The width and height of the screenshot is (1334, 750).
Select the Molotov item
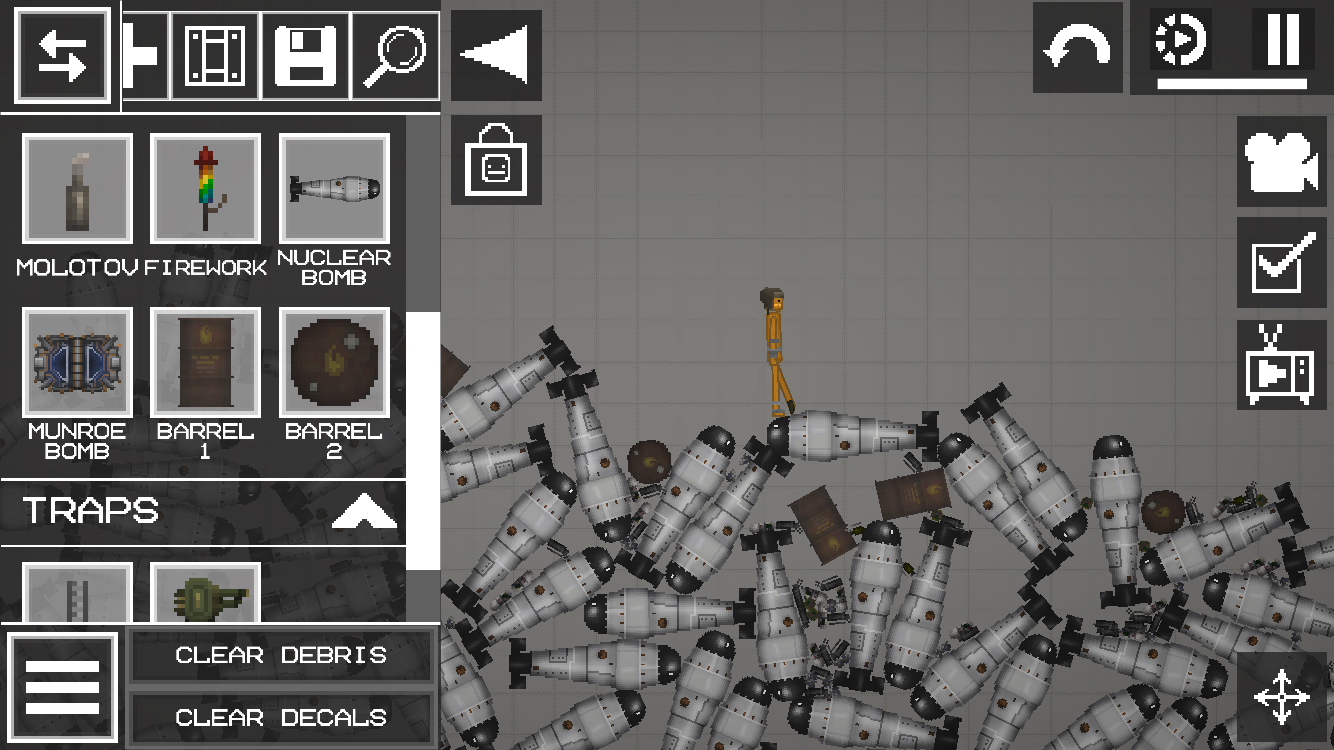77,189
